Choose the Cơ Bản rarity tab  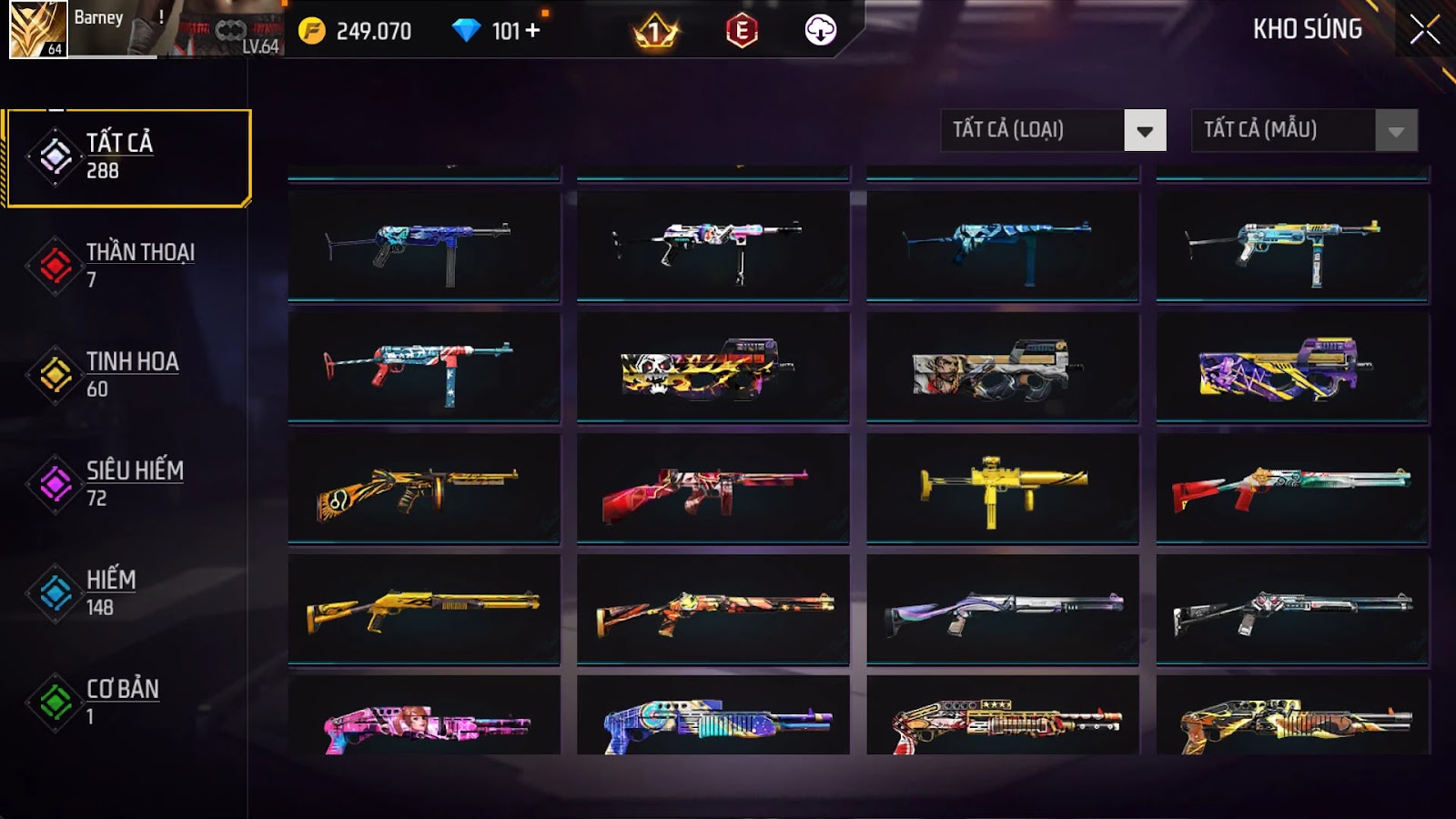tap(126, 702)
